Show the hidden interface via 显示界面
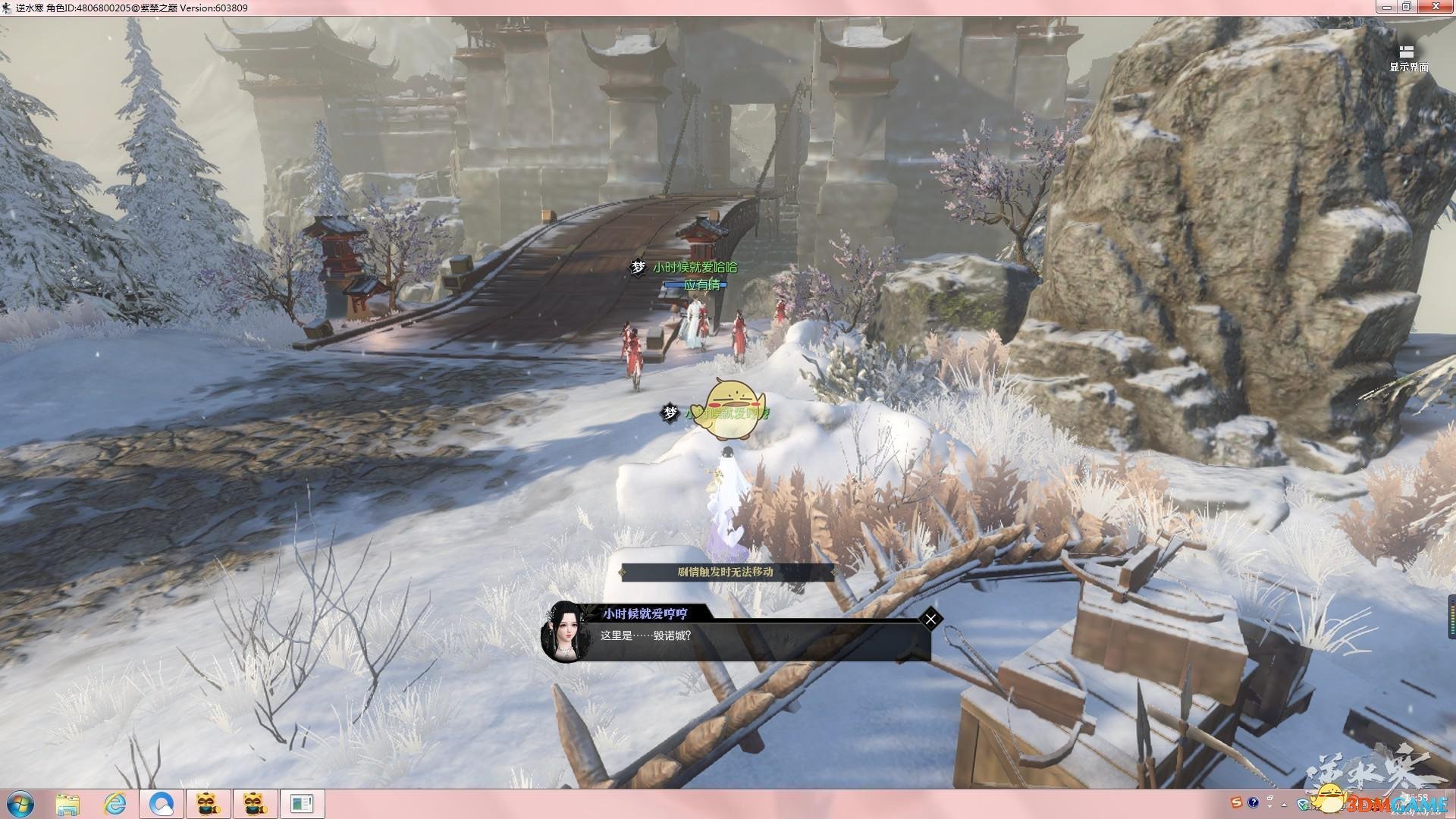Image resolution: width=1456 pixels, height=819 pixels. (x=1407, y=58)
